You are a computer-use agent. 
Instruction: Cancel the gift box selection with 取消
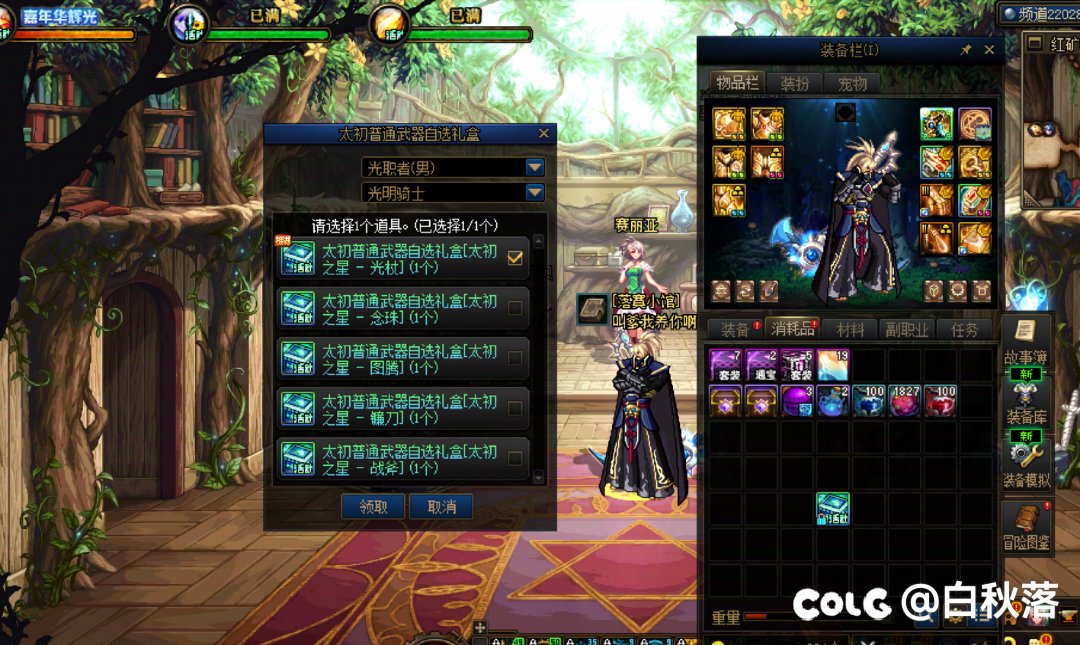pyautogui.click(x=441, y=507)
